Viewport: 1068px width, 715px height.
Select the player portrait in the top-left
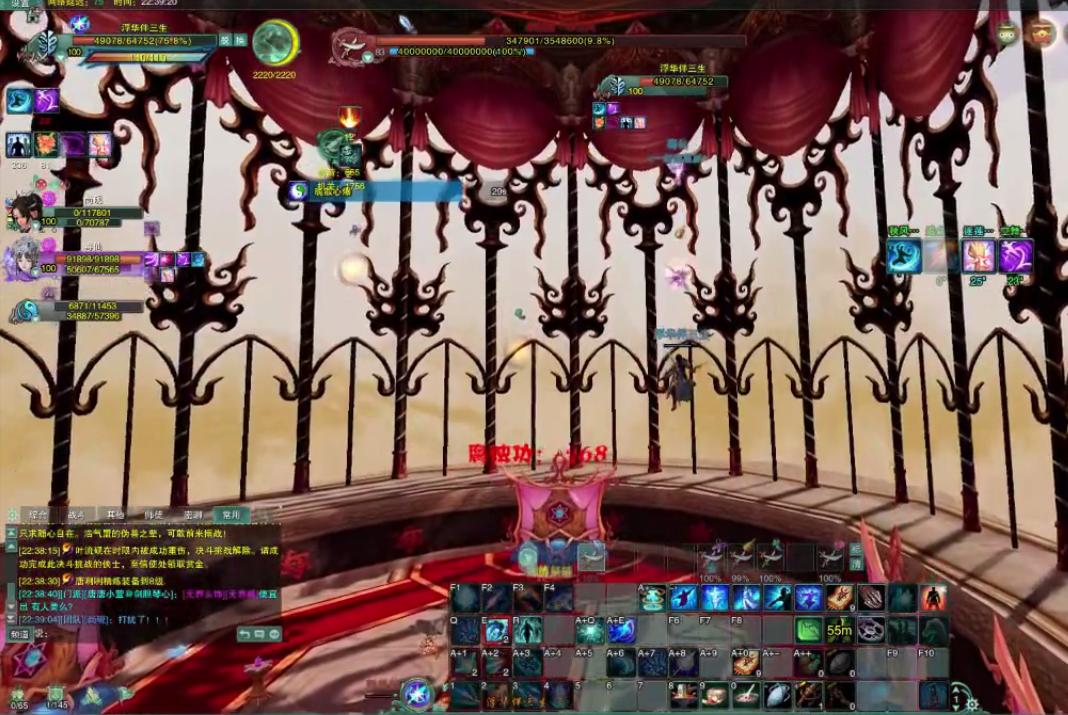46,43
